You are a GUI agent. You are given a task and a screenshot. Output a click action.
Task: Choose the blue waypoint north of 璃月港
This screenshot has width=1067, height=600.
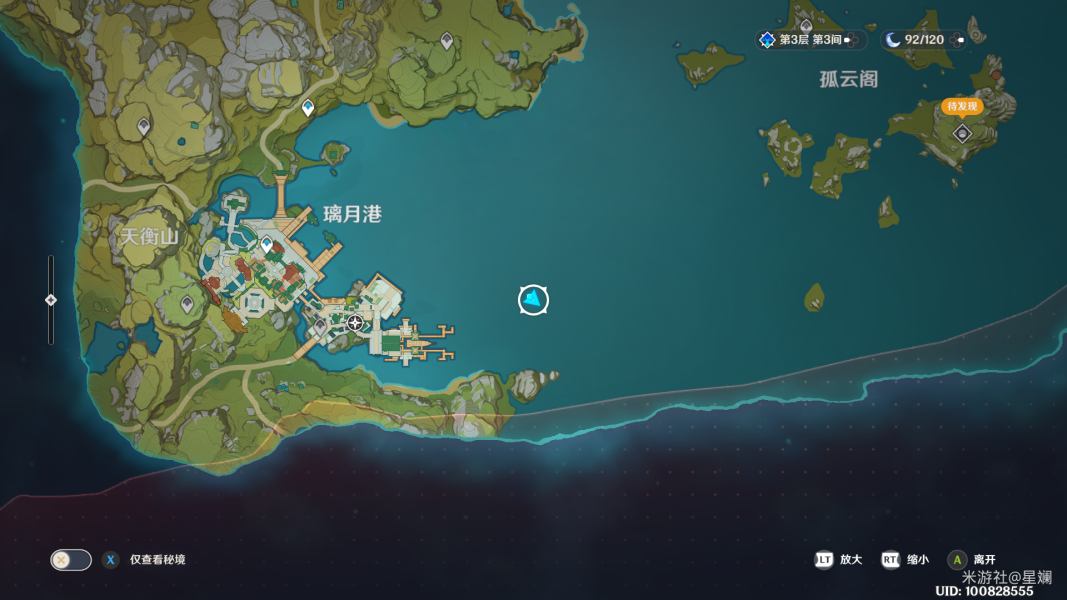tap(308, 107)
